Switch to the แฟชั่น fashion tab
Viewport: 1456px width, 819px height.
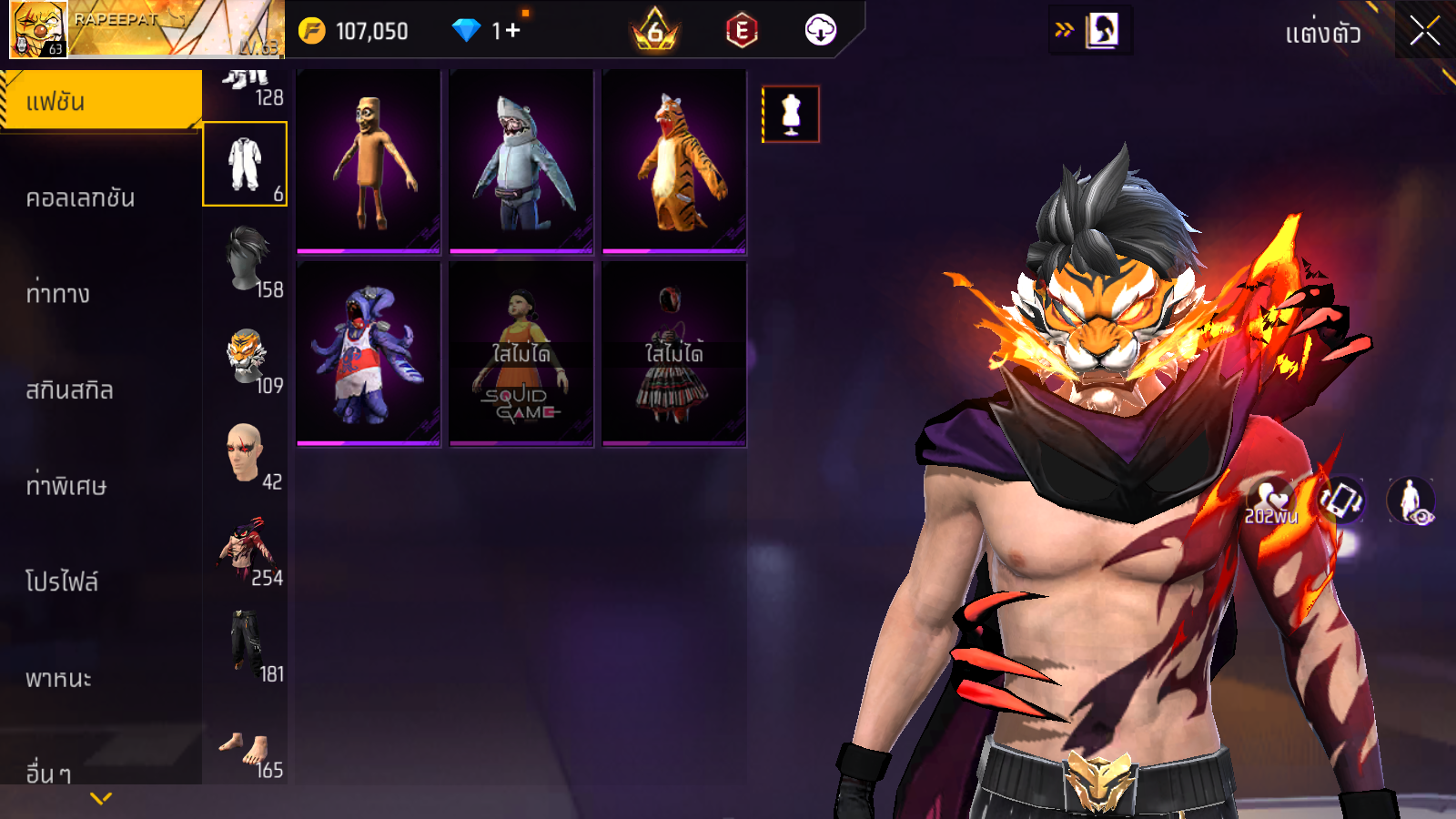100,101
